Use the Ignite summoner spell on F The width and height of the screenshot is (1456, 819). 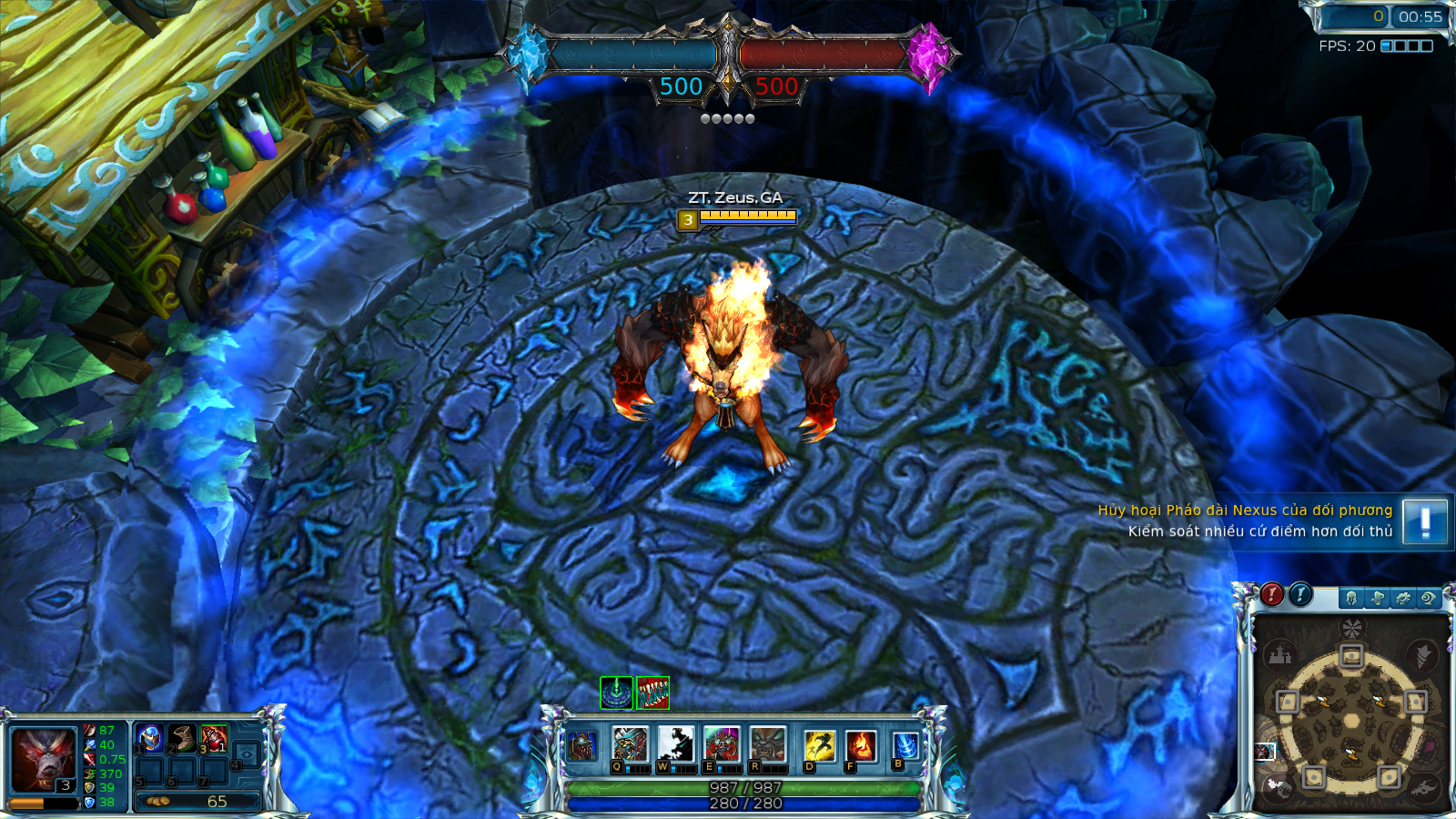(x=861, y=743)
